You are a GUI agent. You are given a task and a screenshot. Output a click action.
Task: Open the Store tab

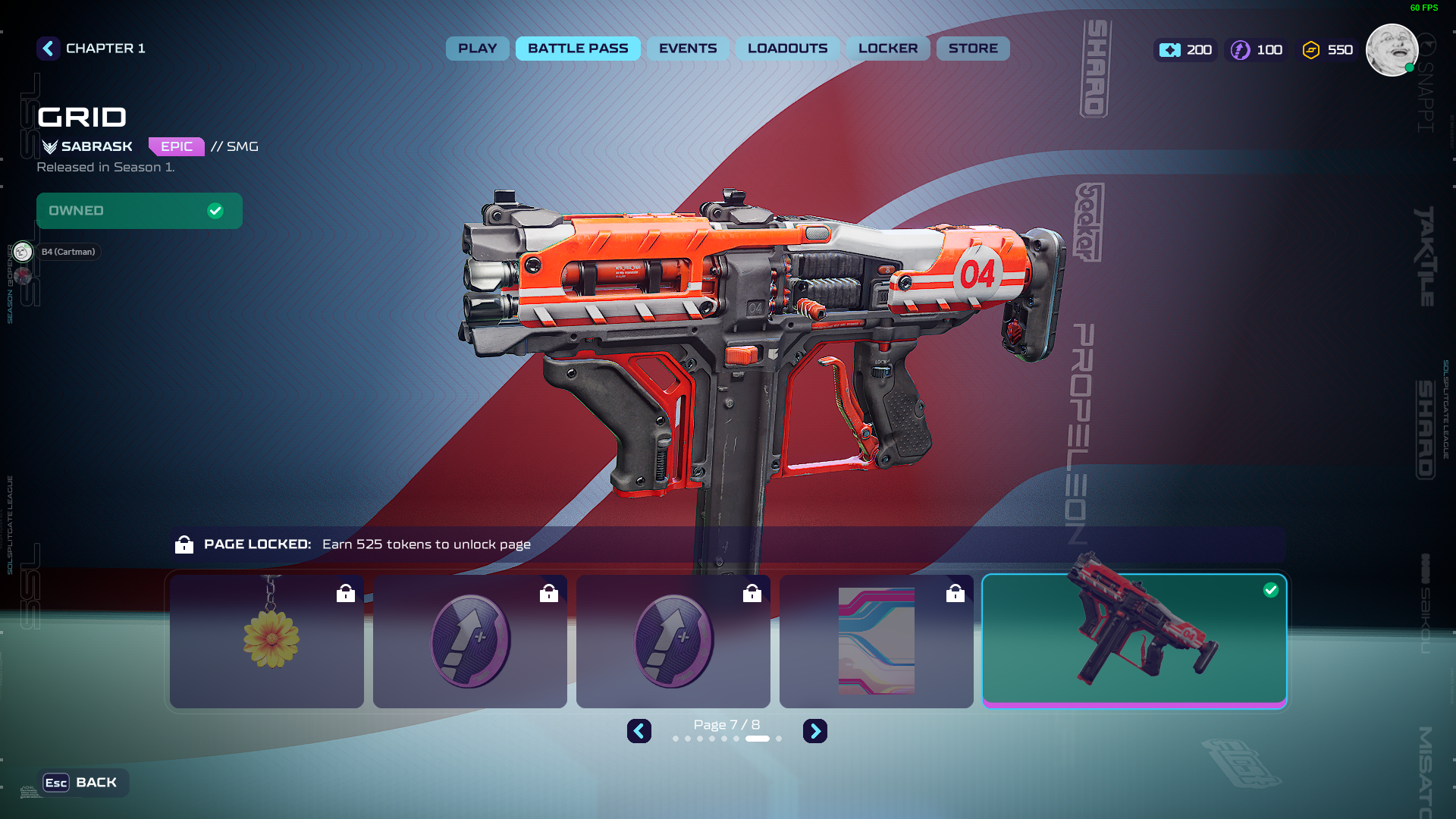pyautogui.click(x=973, y=49)
